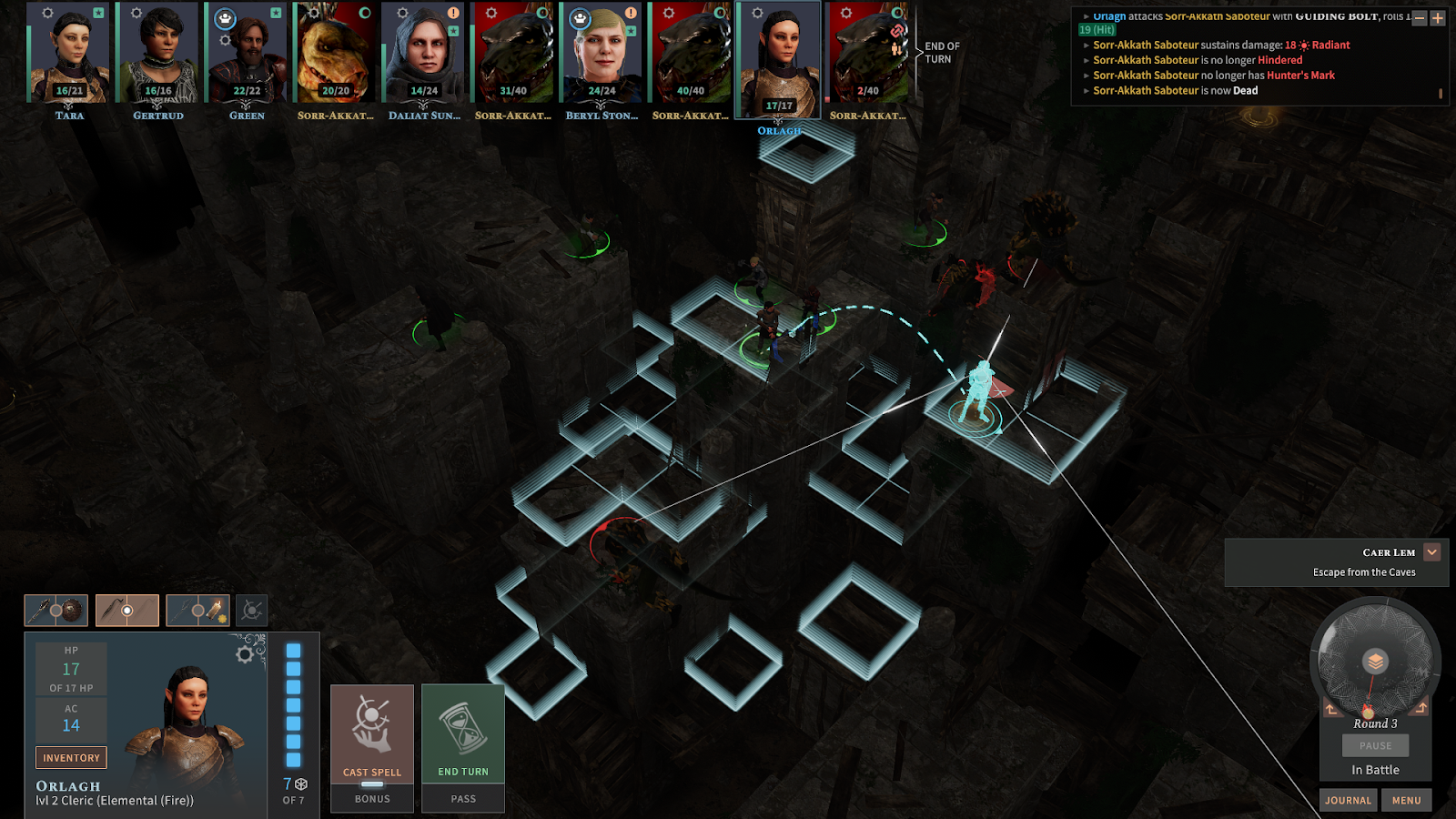Minimize the combat log
The width and height of the screenshot is (1456, 819).
pos(1420,18)
